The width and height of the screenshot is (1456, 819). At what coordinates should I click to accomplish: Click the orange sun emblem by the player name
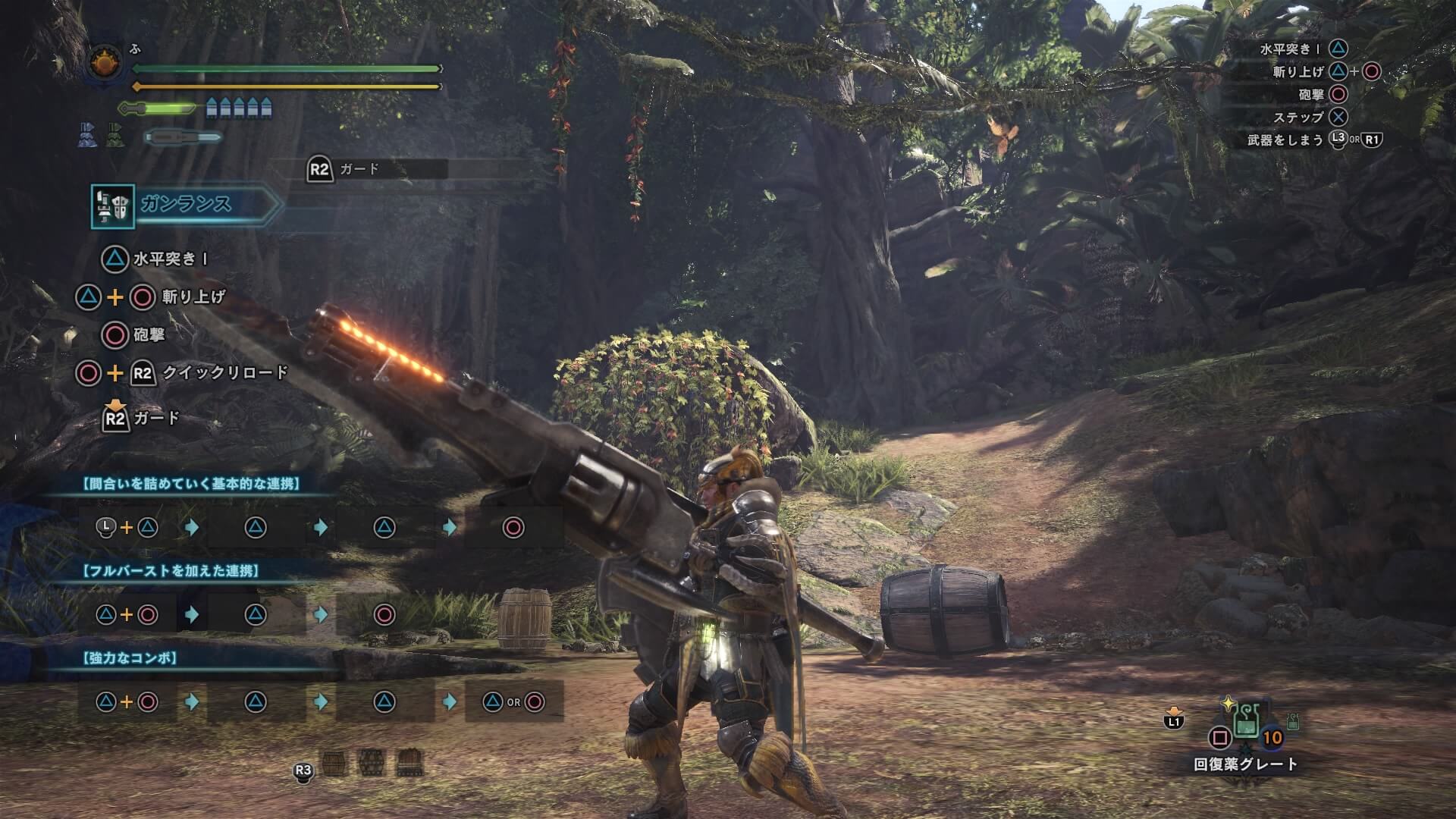click(x=105, y=64)
